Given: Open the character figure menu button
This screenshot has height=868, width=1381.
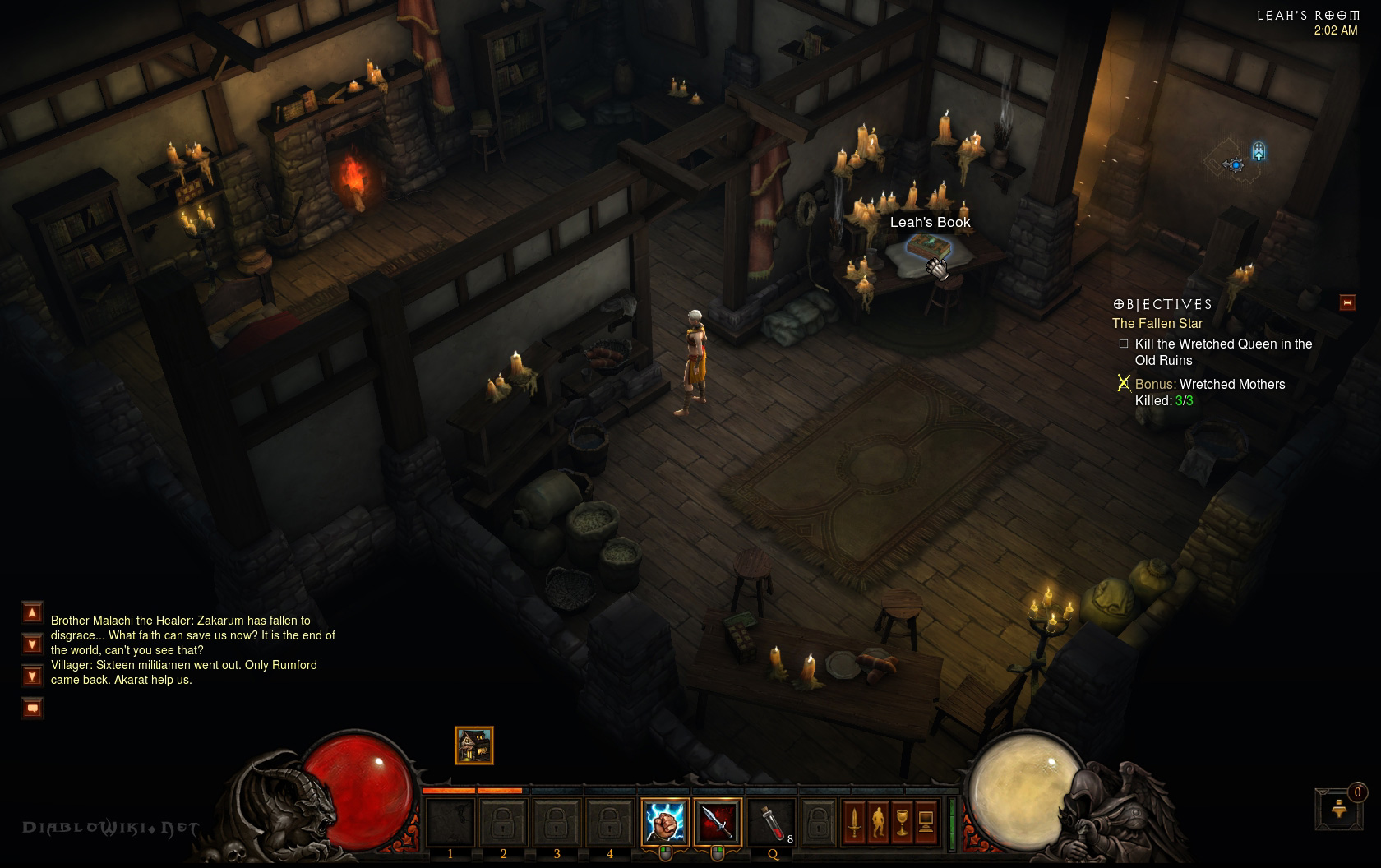Looking at the screenshot, I should [878, 821].
